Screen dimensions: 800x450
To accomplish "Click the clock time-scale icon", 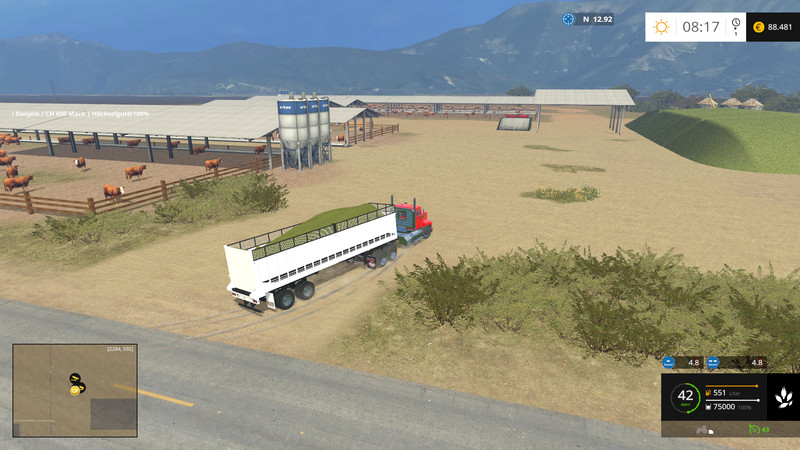I will [736, 26].
